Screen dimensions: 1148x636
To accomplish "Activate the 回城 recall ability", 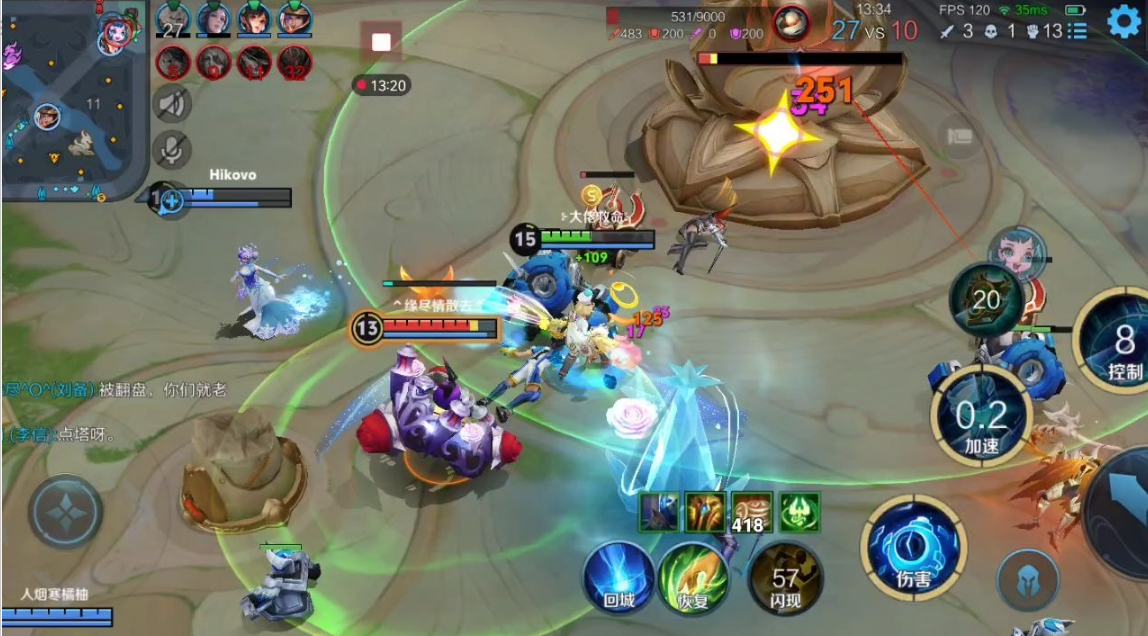I will click(x=618, y=577).
